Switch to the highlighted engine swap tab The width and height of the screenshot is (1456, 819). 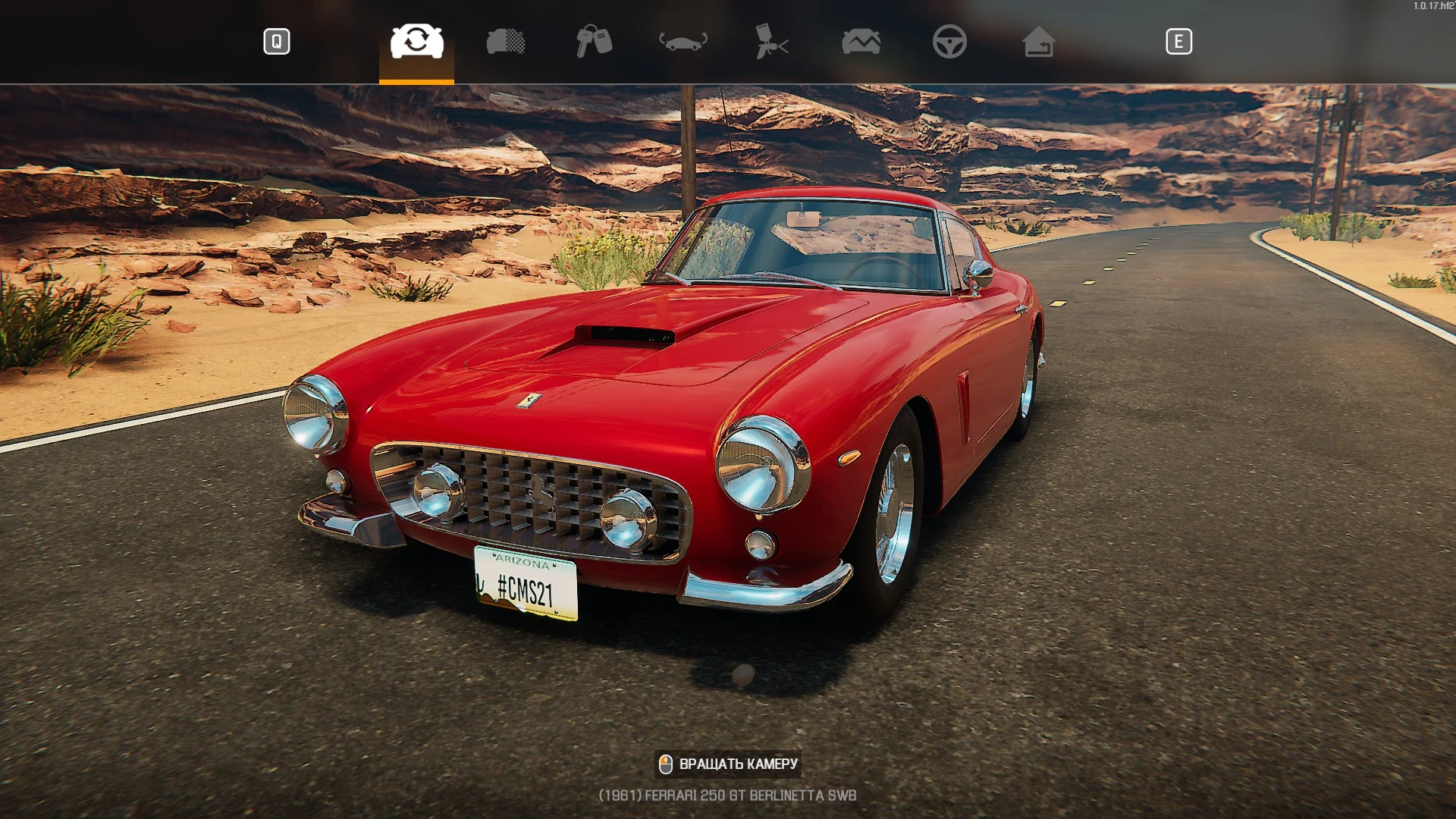416,42
